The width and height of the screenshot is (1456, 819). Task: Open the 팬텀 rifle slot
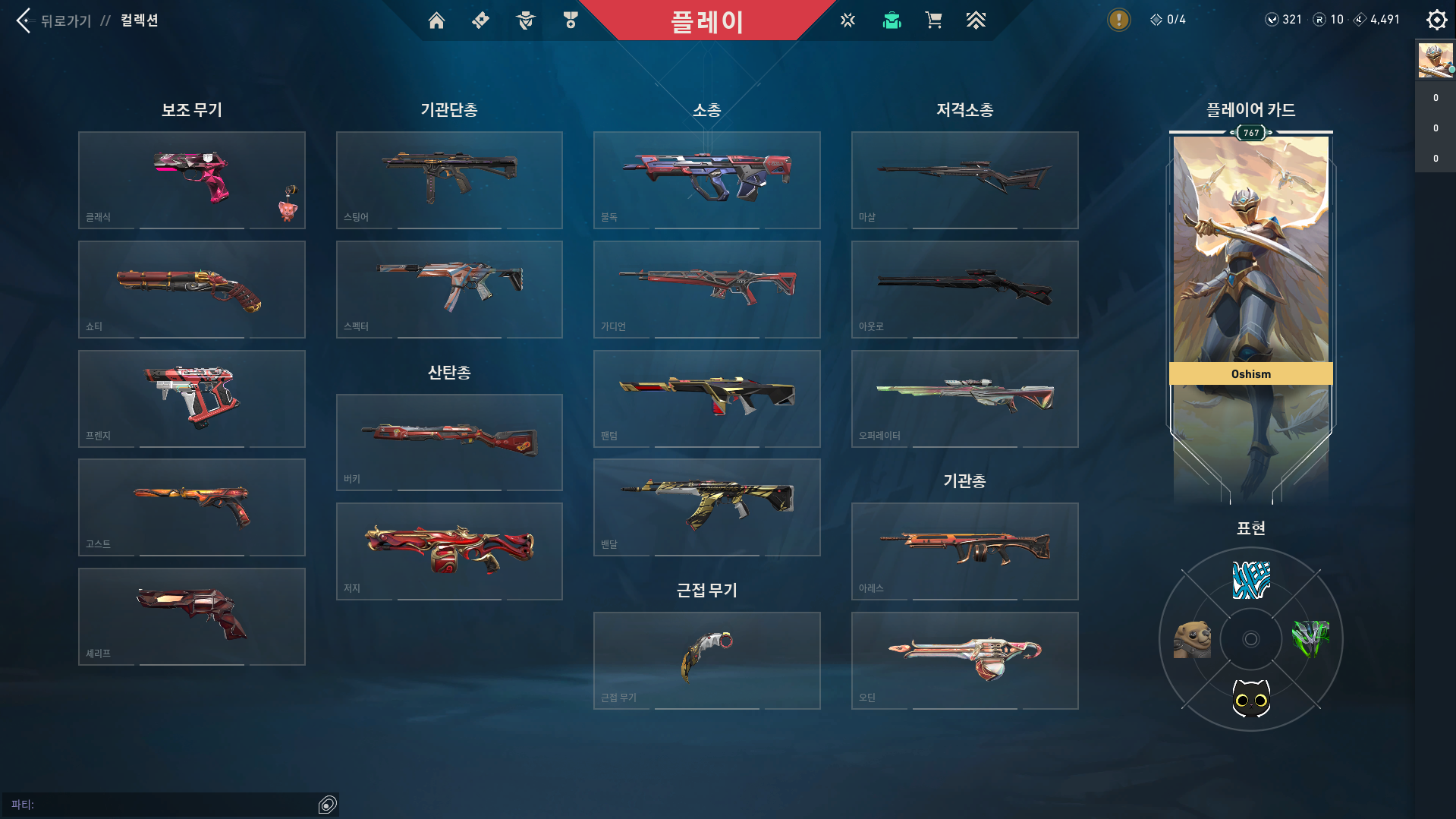click(x=706, y=398)
